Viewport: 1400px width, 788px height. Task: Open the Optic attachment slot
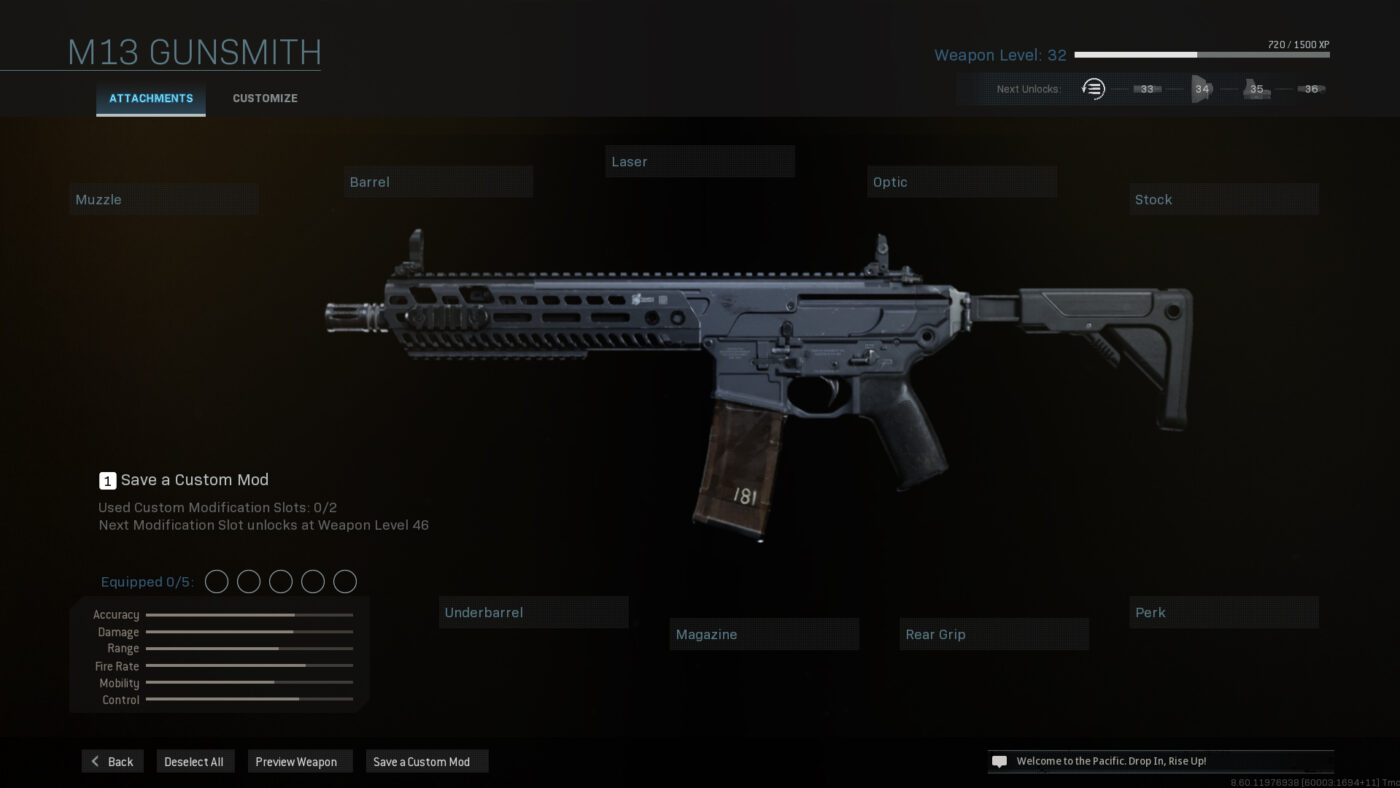pyautogui.click(x=961, y=181)
